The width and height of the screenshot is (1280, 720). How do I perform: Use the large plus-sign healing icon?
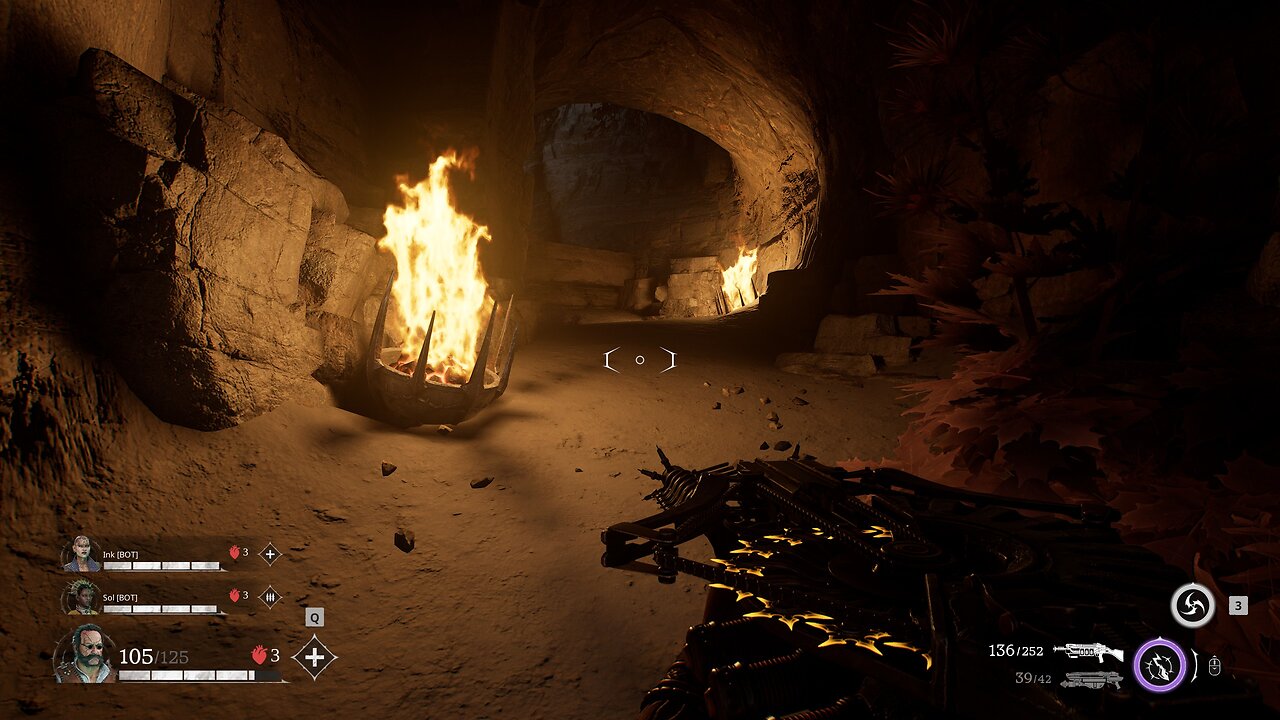(314, 657)
